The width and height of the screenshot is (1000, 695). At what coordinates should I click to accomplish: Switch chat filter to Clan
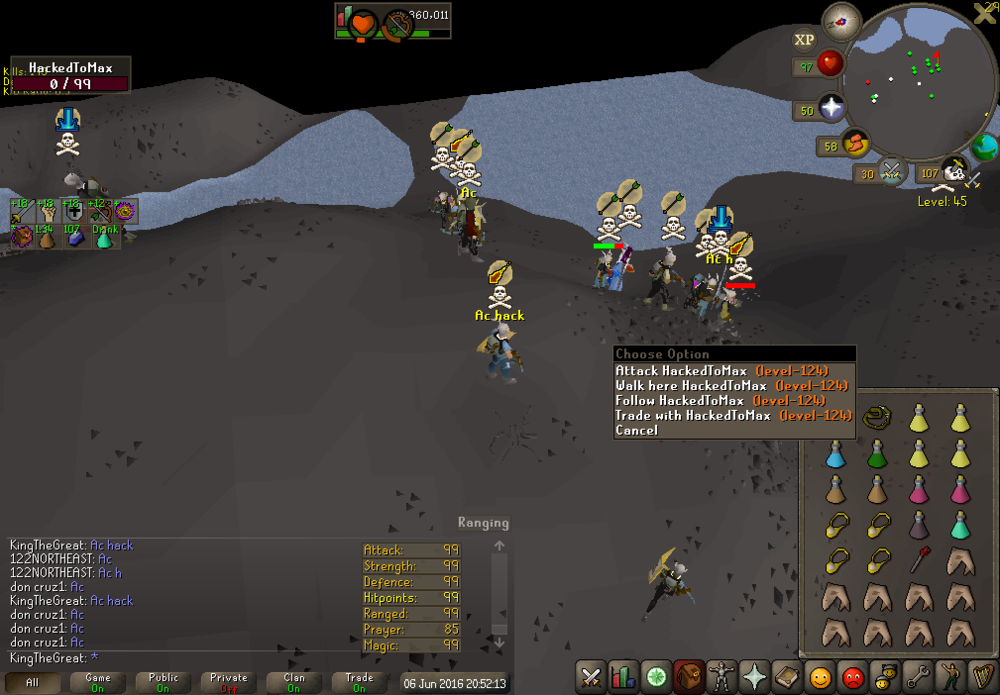294,683
